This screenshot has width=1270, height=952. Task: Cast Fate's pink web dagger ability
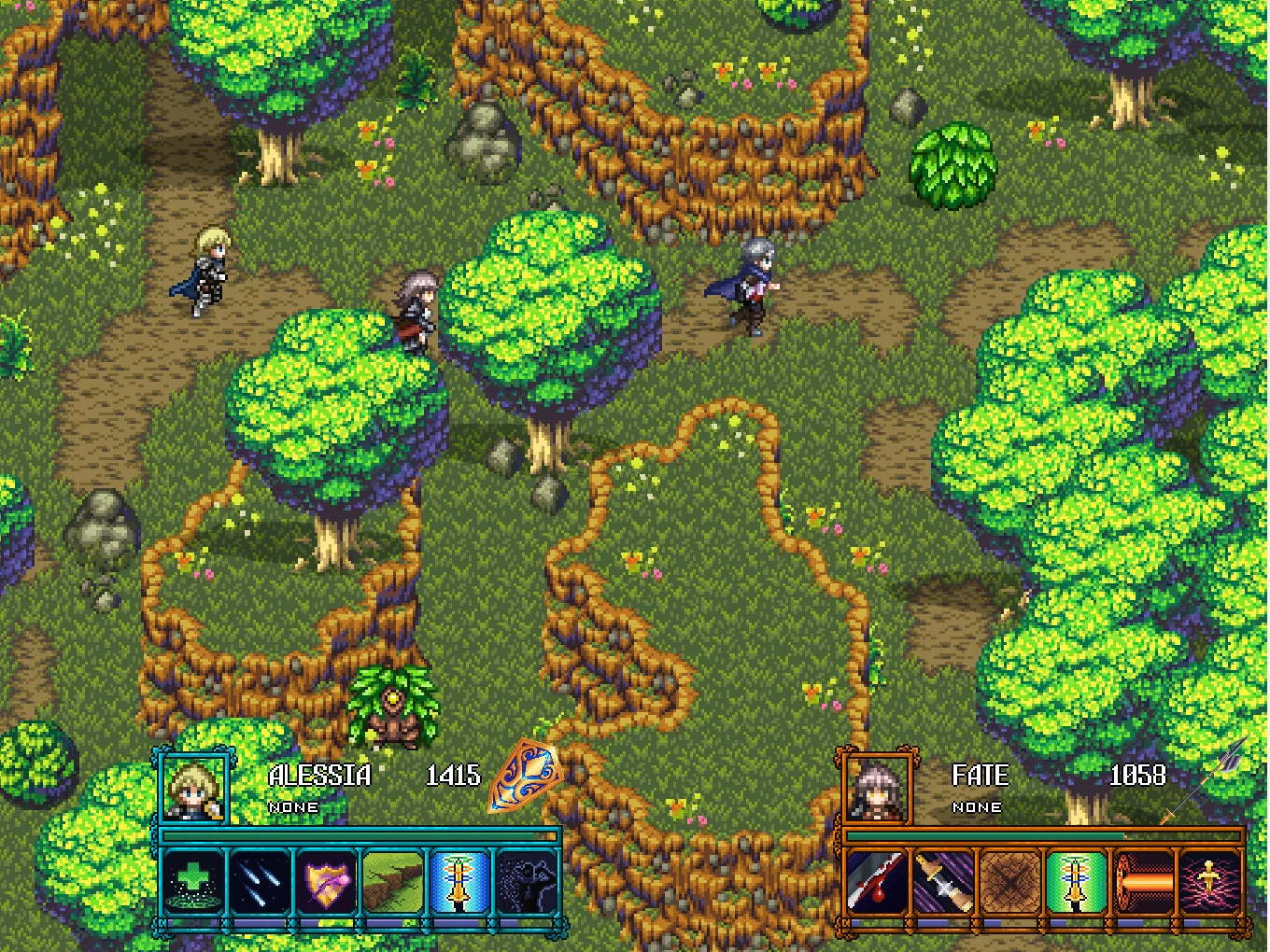pyautogui.click(x=1209, y=881)
